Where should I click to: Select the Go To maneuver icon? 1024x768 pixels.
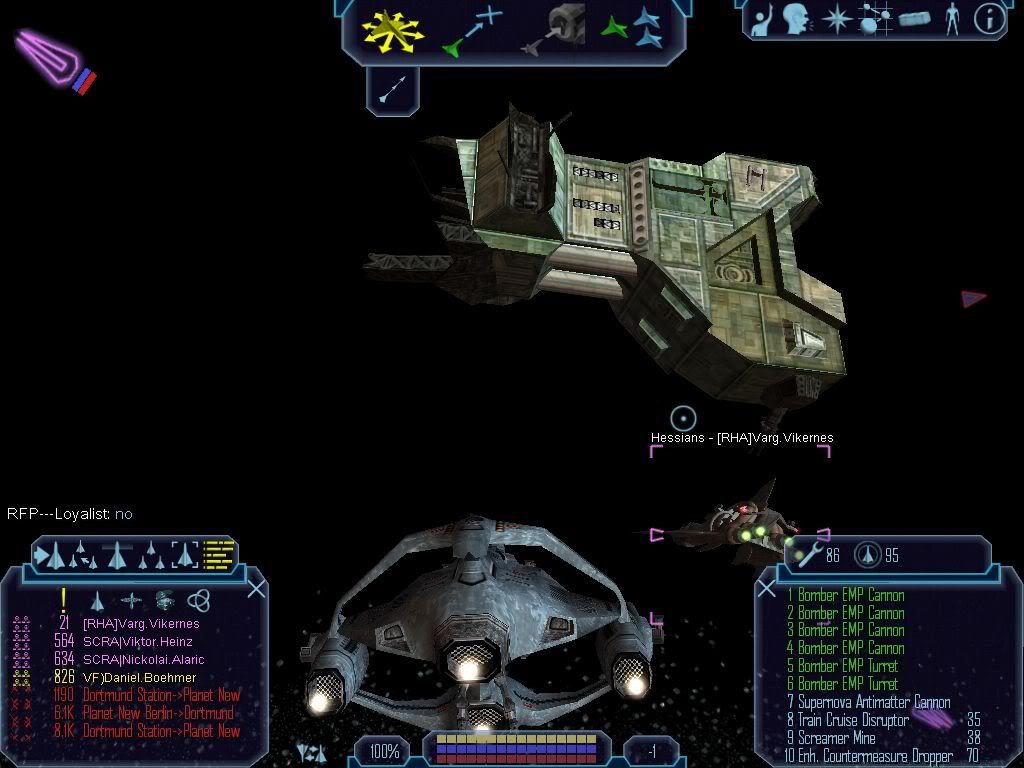point(472,30)
